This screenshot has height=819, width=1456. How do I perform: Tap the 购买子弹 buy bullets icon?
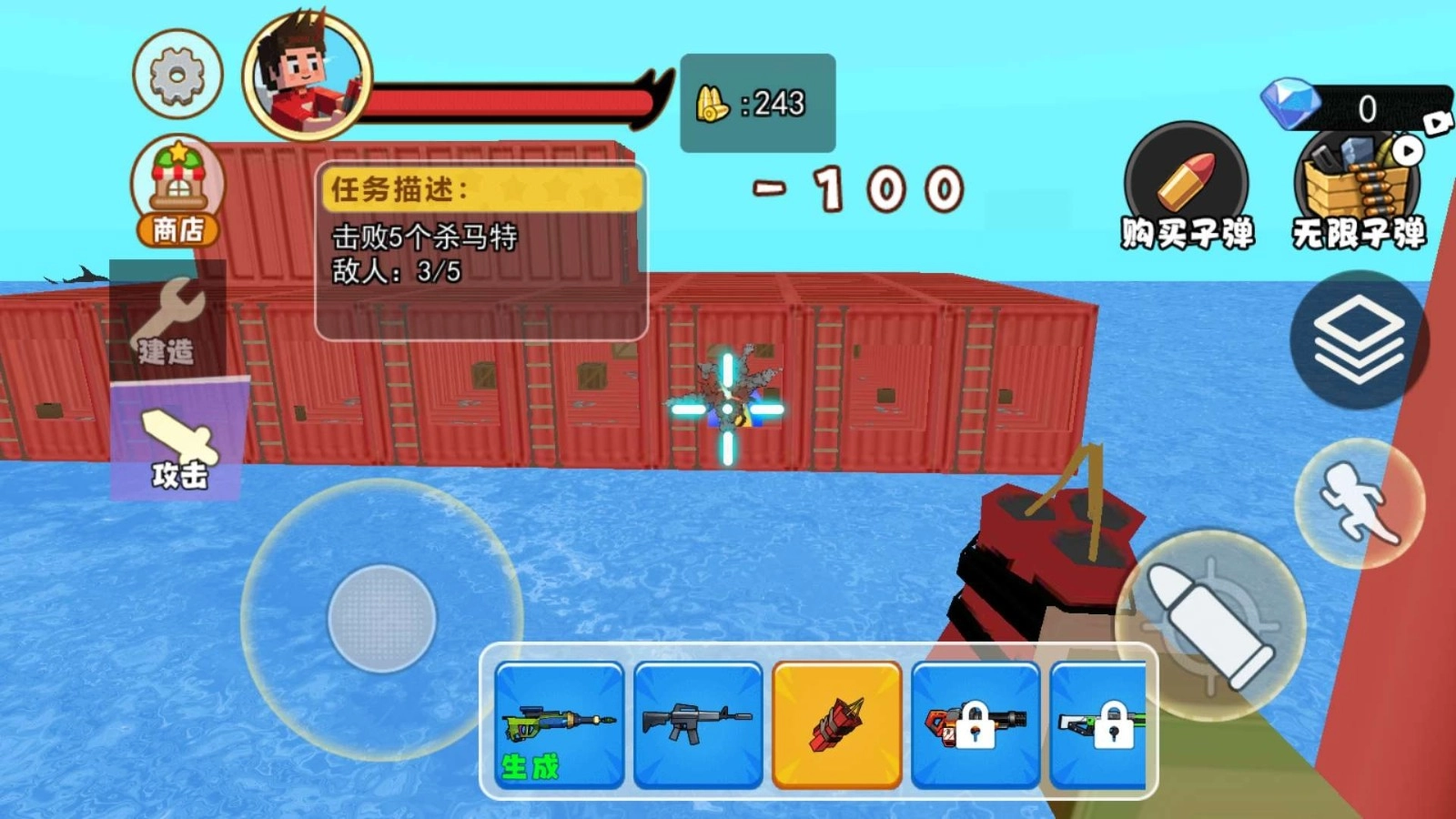pyautogui.click(x=1188, y=182)
